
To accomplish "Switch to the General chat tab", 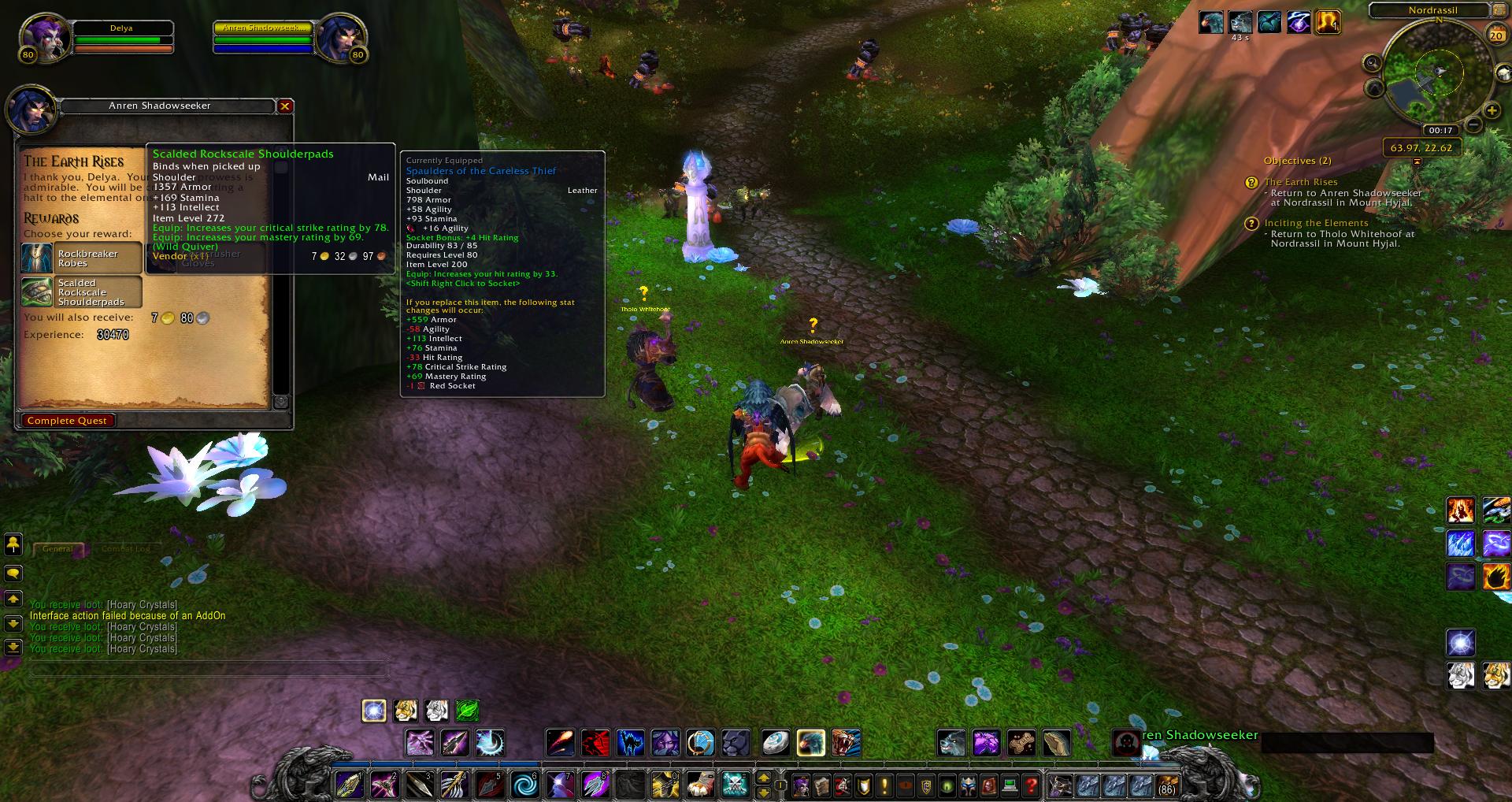I will point(57,548).
